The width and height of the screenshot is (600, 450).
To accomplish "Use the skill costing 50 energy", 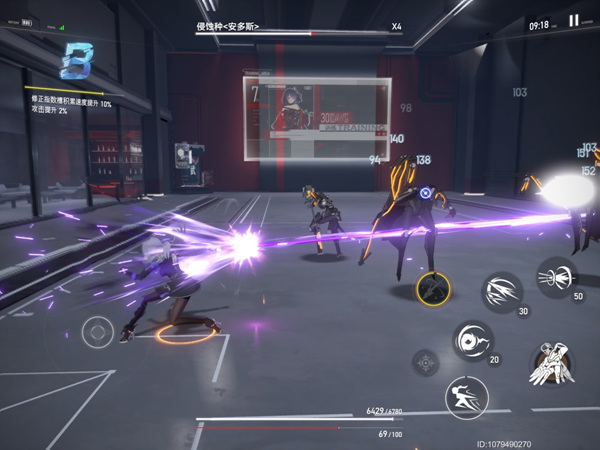I will click(x=556, y=275).
